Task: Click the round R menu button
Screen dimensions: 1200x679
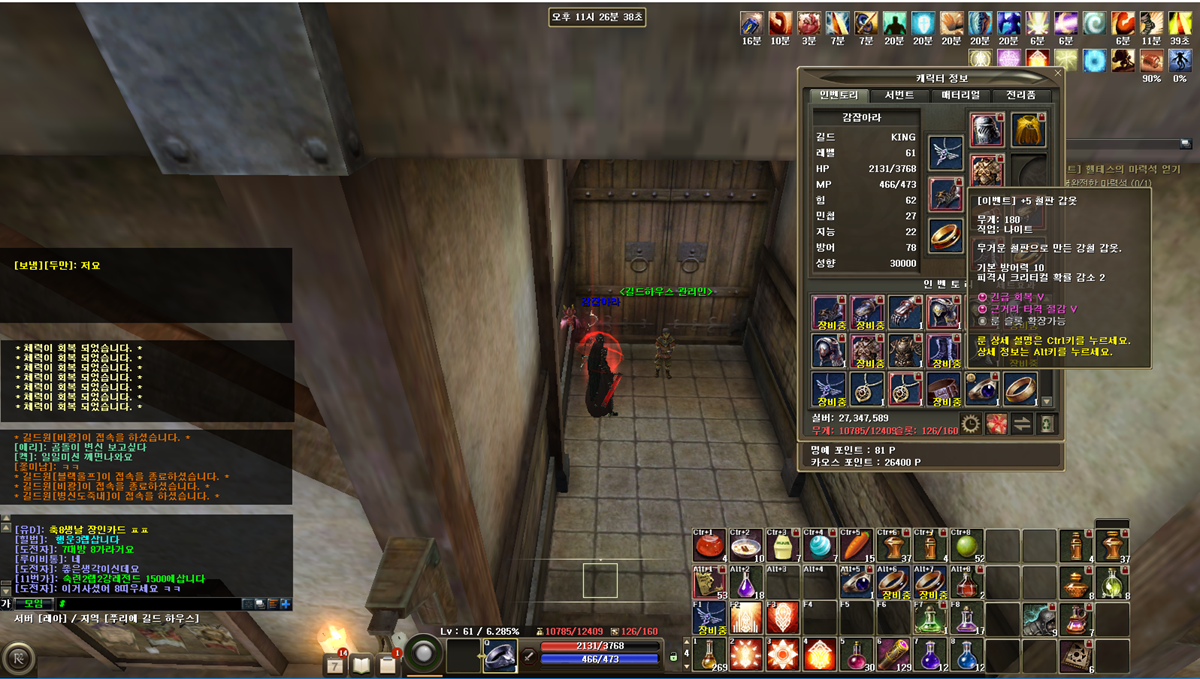Action: 18,659
